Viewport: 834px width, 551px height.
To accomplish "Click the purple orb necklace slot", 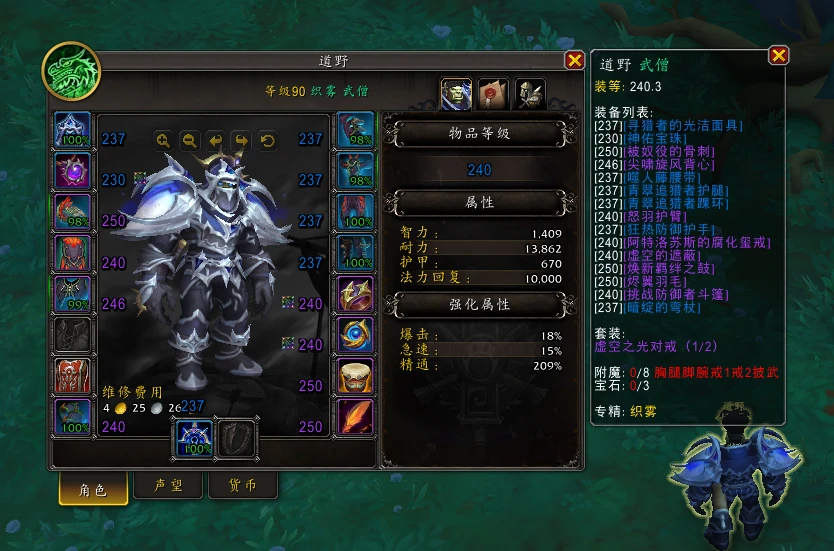I will pos(72,172).
